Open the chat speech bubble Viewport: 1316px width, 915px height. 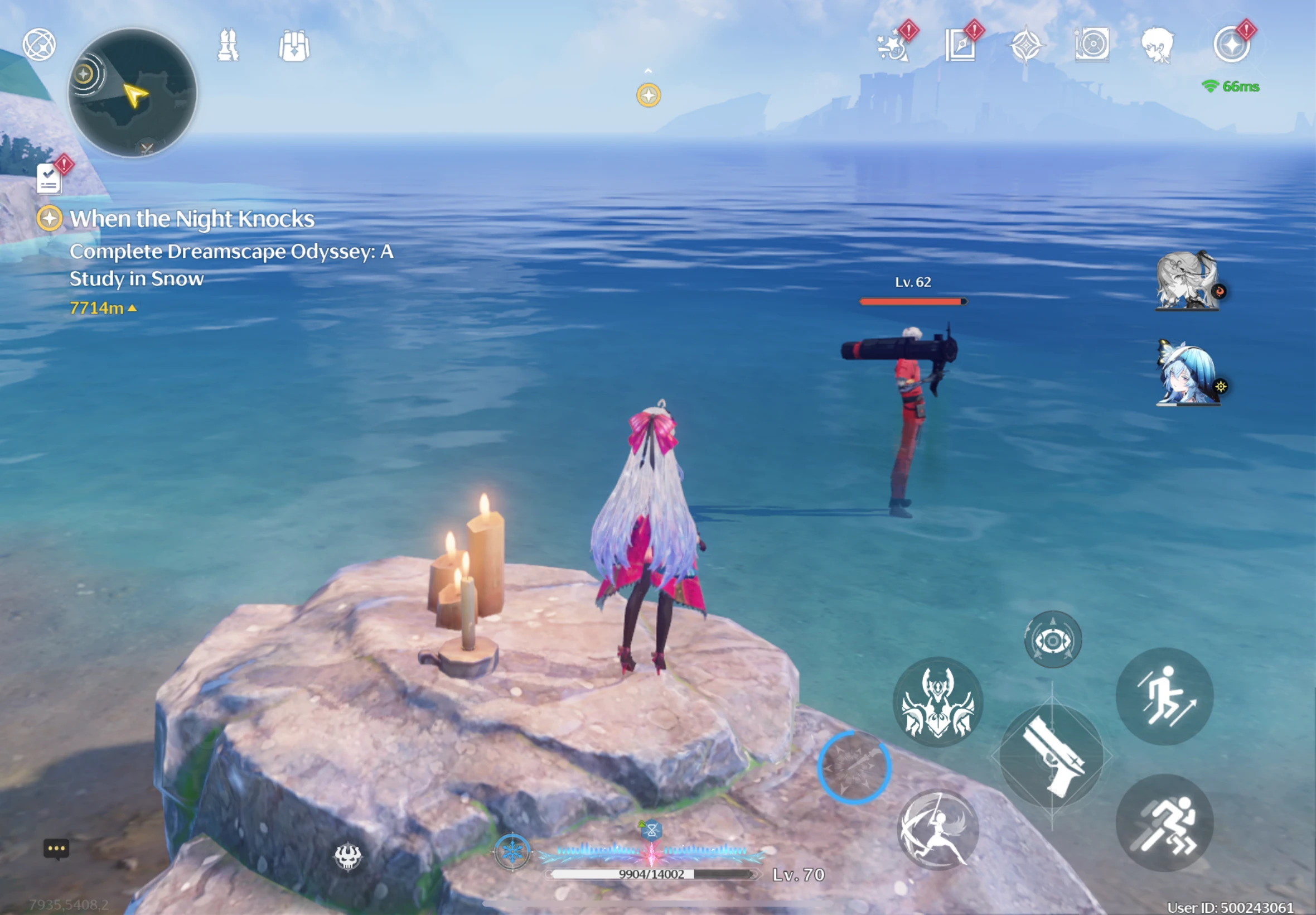[56, 849]
